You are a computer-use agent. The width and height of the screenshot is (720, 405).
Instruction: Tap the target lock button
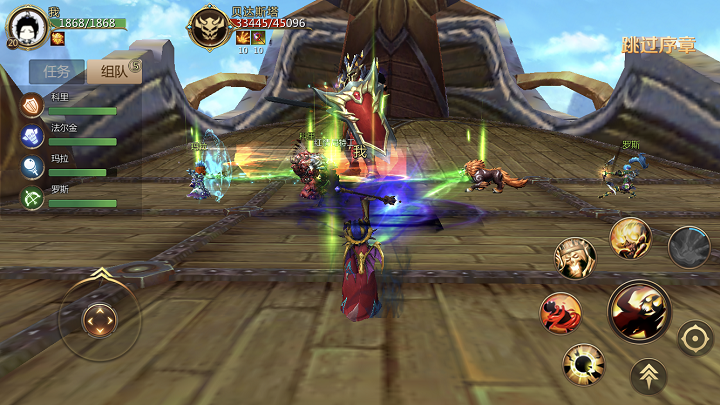pos(695,338)
